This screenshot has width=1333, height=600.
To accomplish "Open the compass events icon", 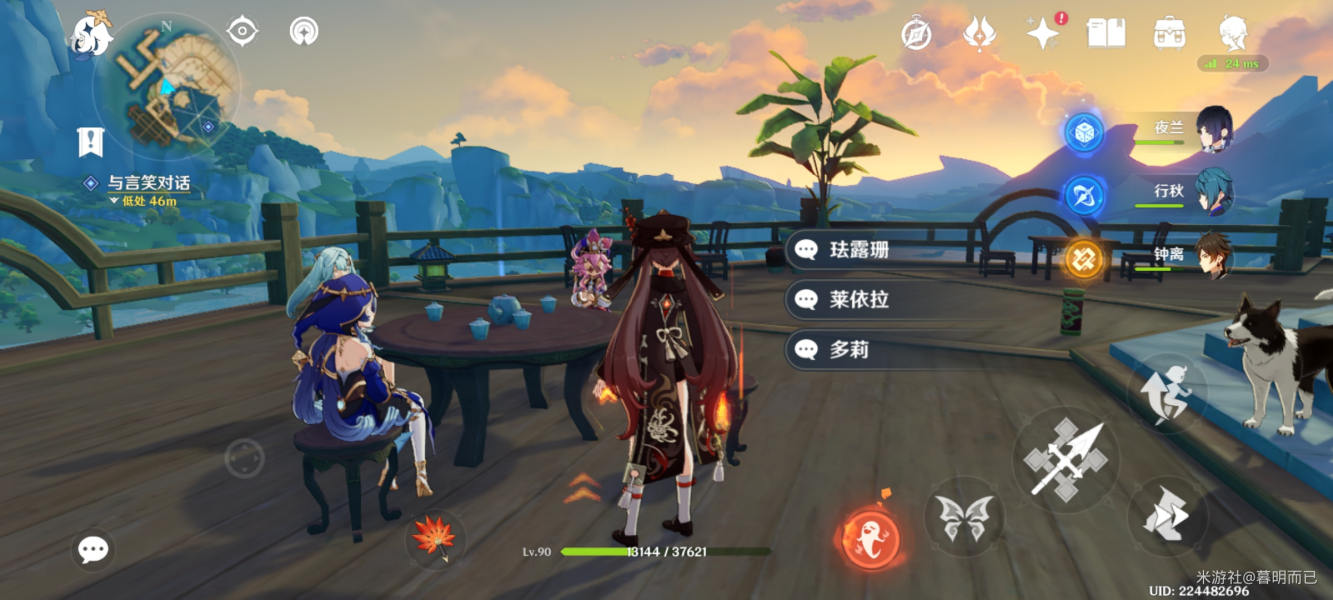I will [x=916, y=34].
